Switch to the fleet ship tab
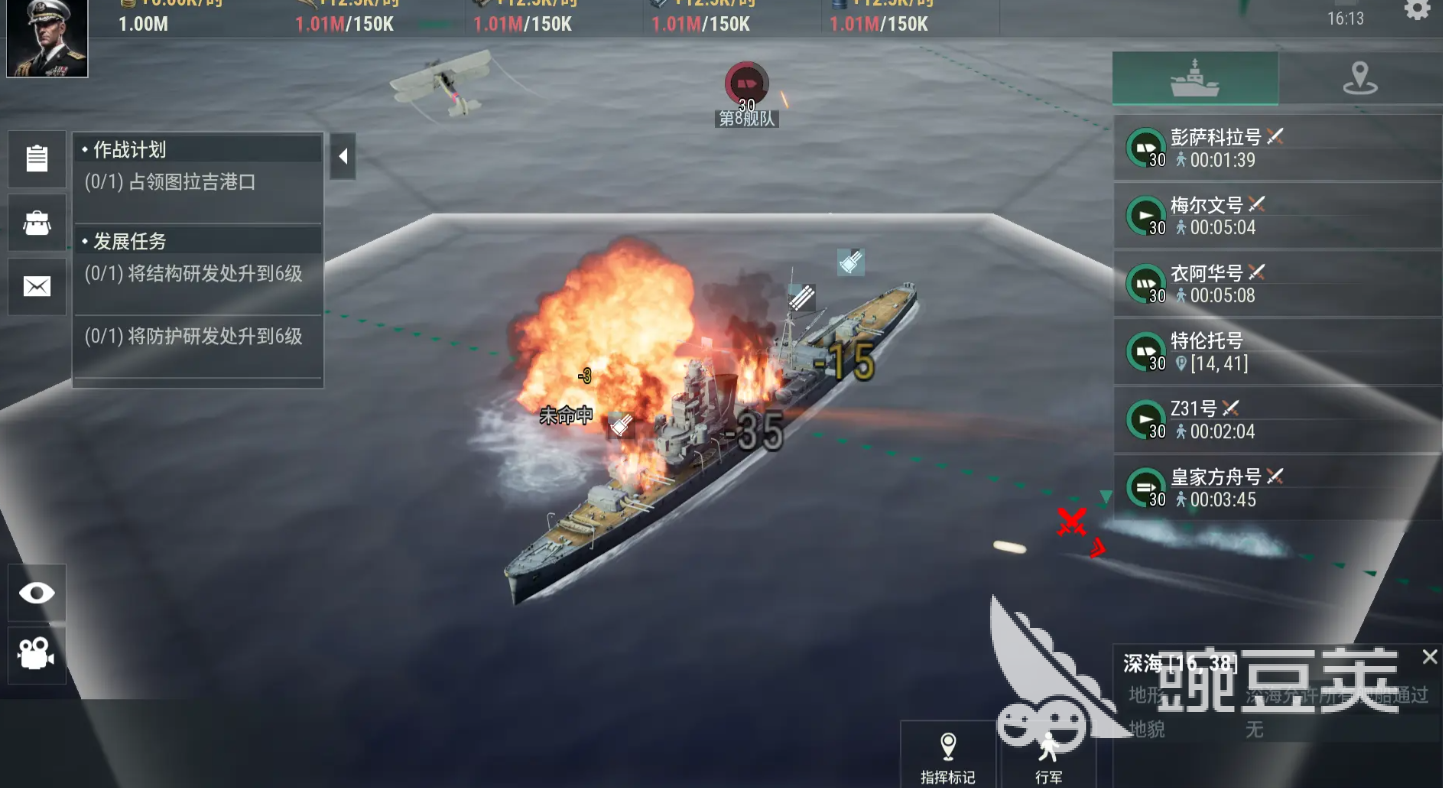The width and height of the screenshot is (1443, 788). [1195, 78]
